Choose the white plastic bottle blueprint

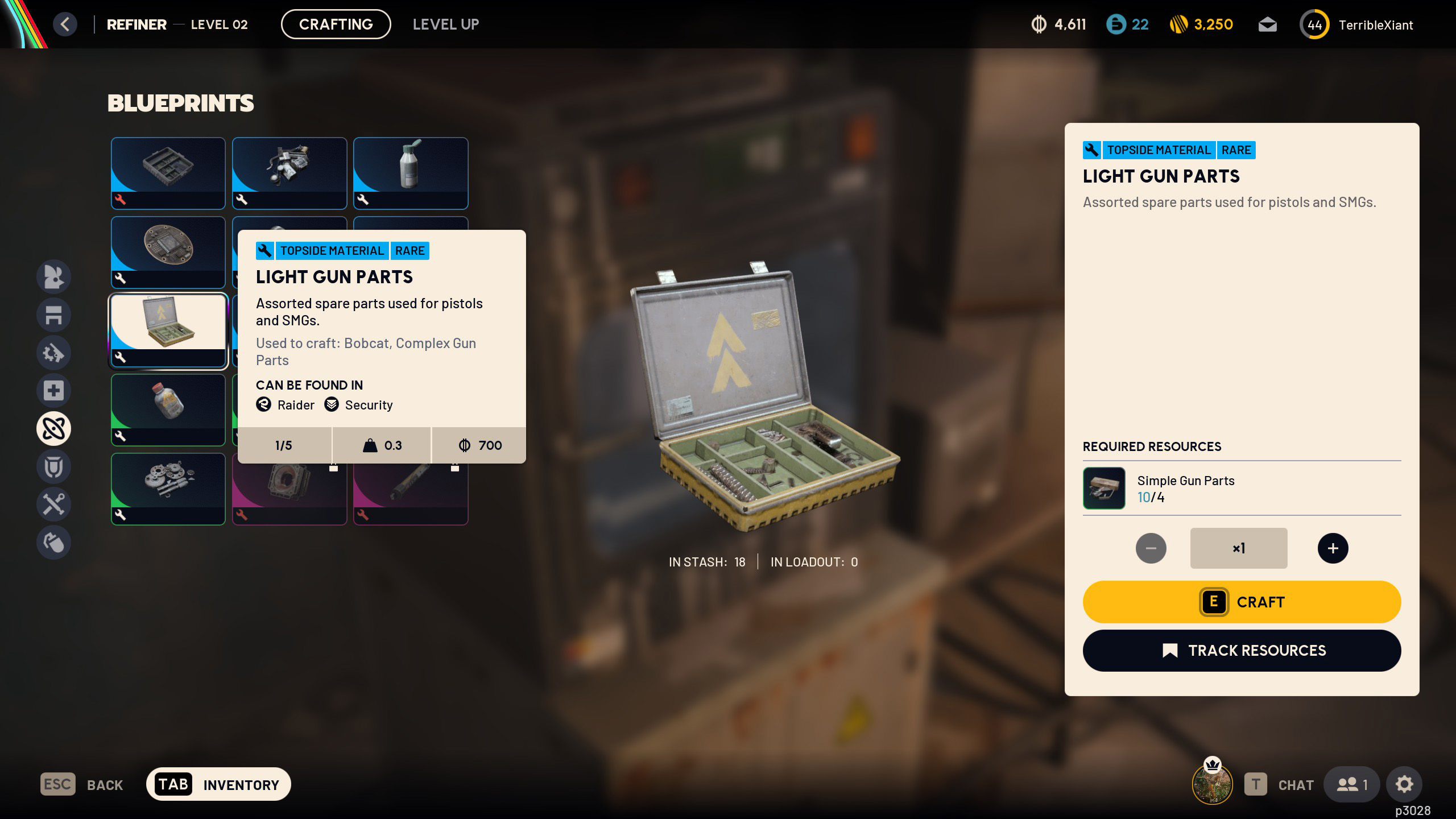(410, 173)
